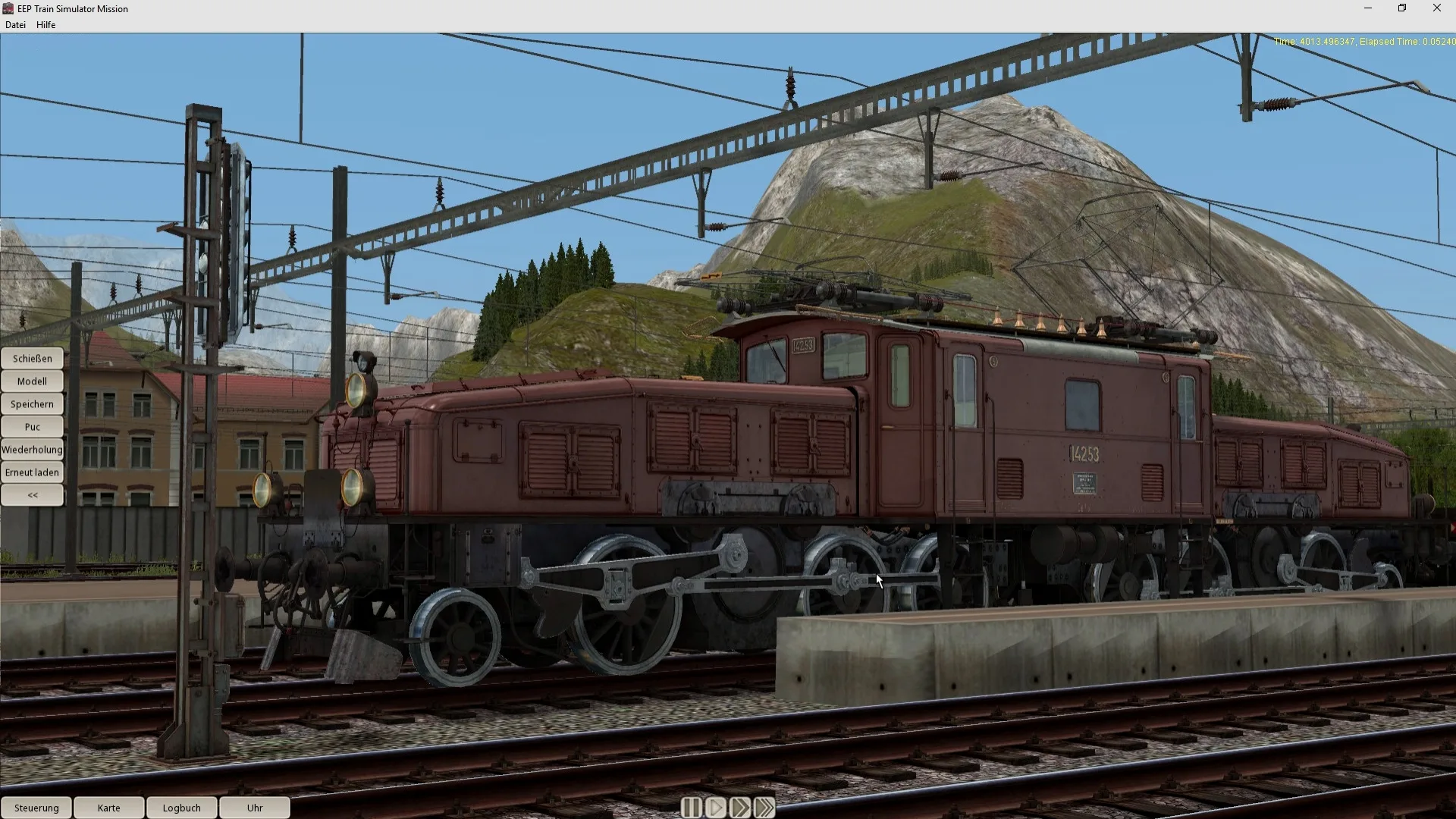The image size is (1456, 819).
Task: Click the EEP locomotive icon in titlebar
Action: [7, 8]
